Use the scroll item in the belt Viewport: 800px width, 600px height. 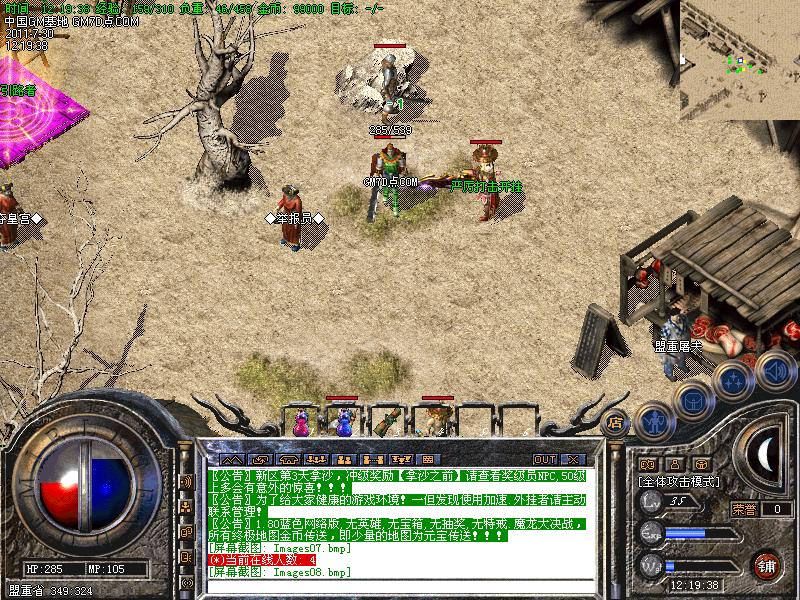[x=392, y=421]
